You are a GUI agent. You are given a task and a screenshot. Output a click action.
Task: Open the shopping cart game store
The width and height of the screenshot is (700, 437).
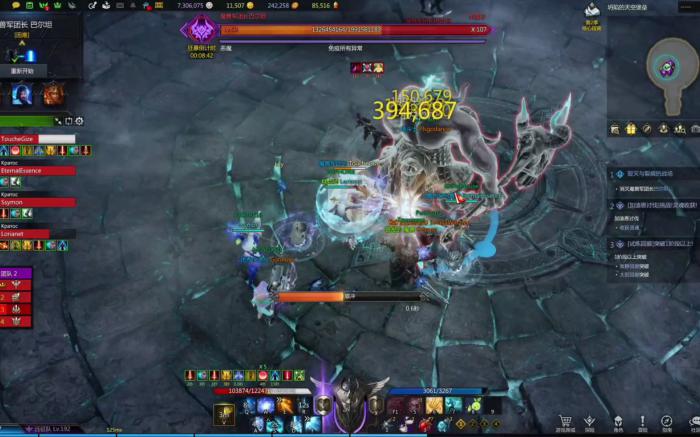tap(566, 422)
